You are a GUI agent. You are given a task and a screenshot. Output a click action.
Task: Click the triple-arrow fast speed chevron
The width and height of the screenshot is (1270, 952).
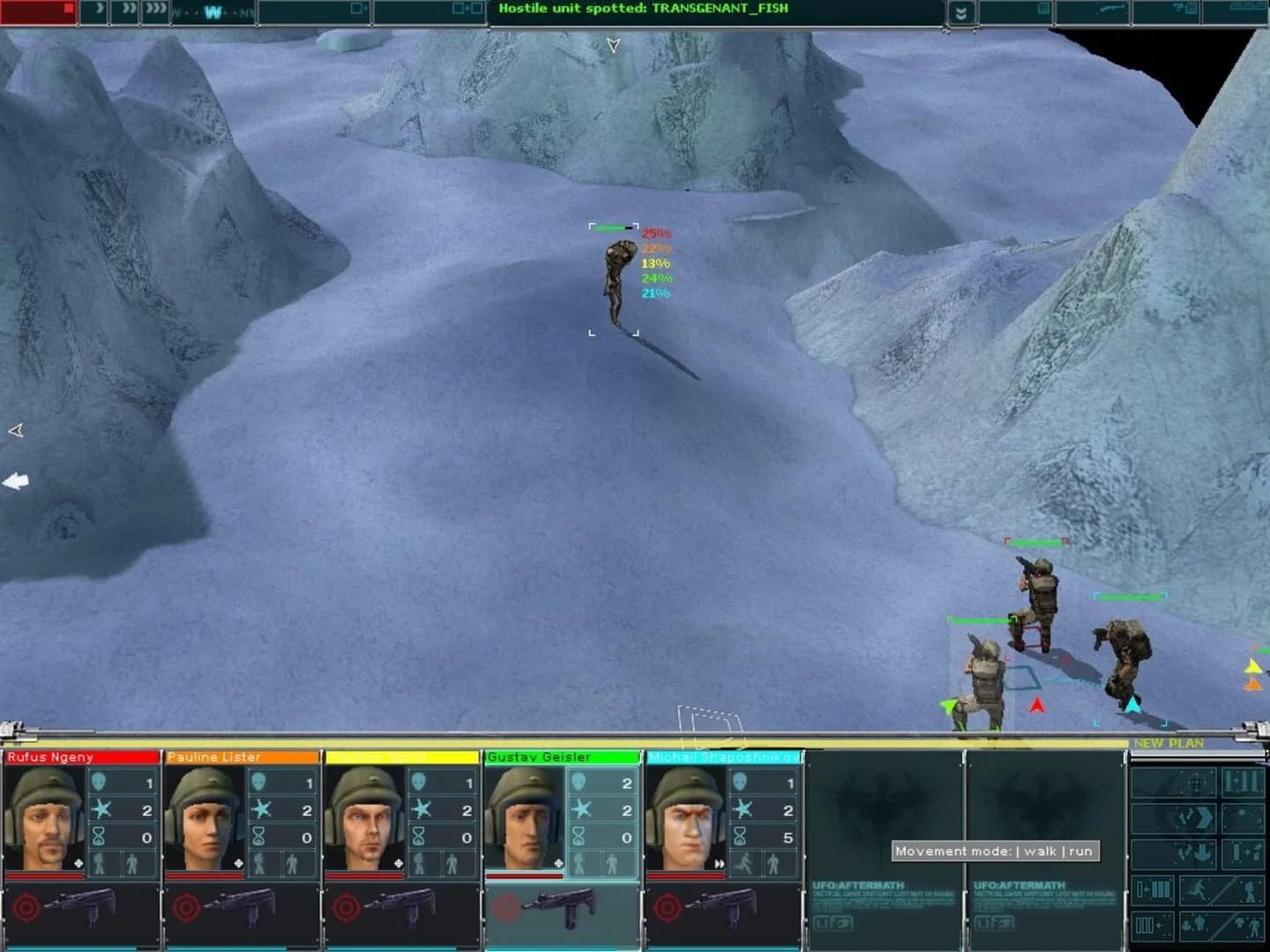tap(154, 10)
